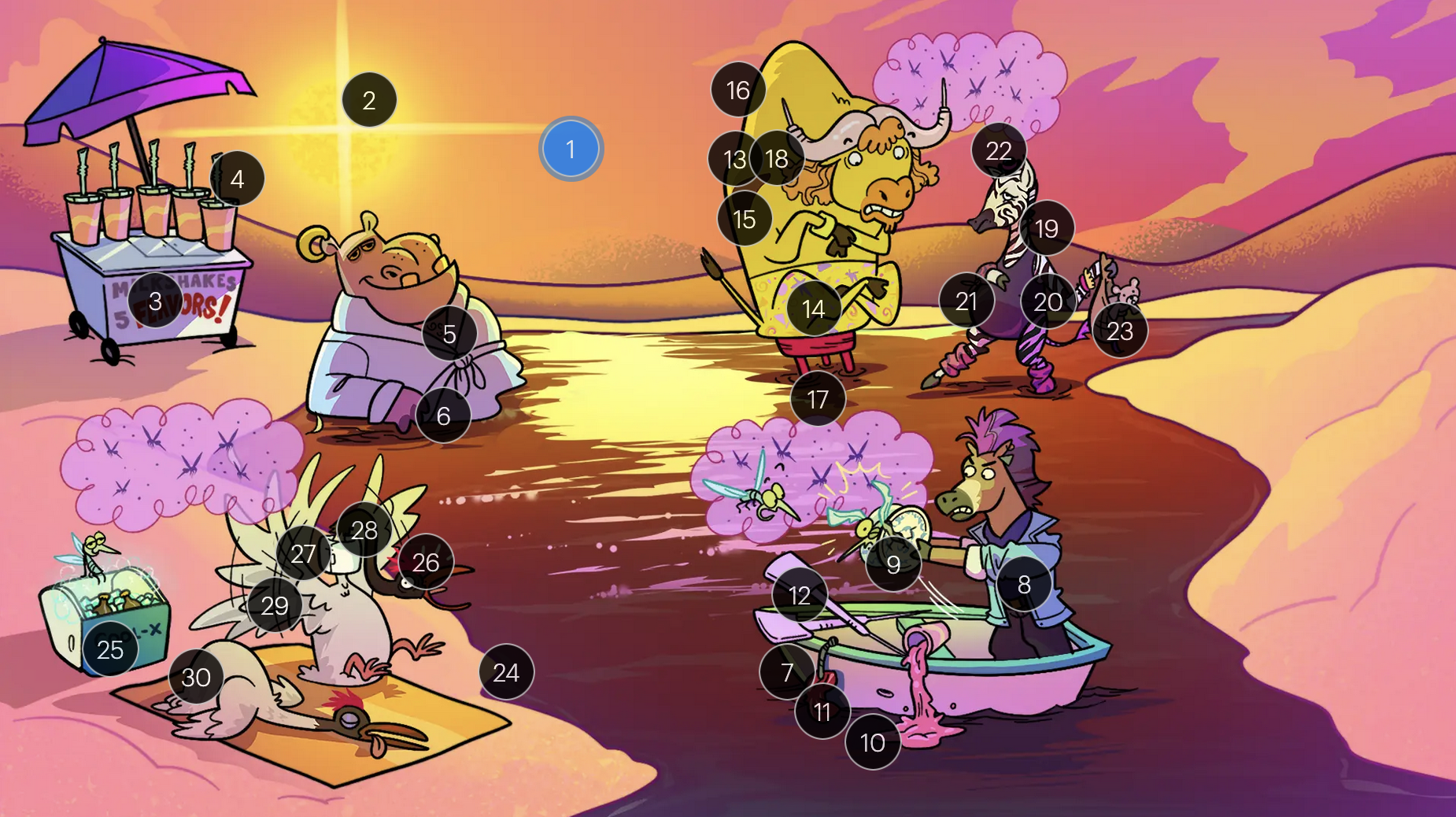Image resolution: width=1456 pixels, height=817 pixels.
Task: Select marker 6 at the hippo's robe hem
Action: [x=443, y=415]
